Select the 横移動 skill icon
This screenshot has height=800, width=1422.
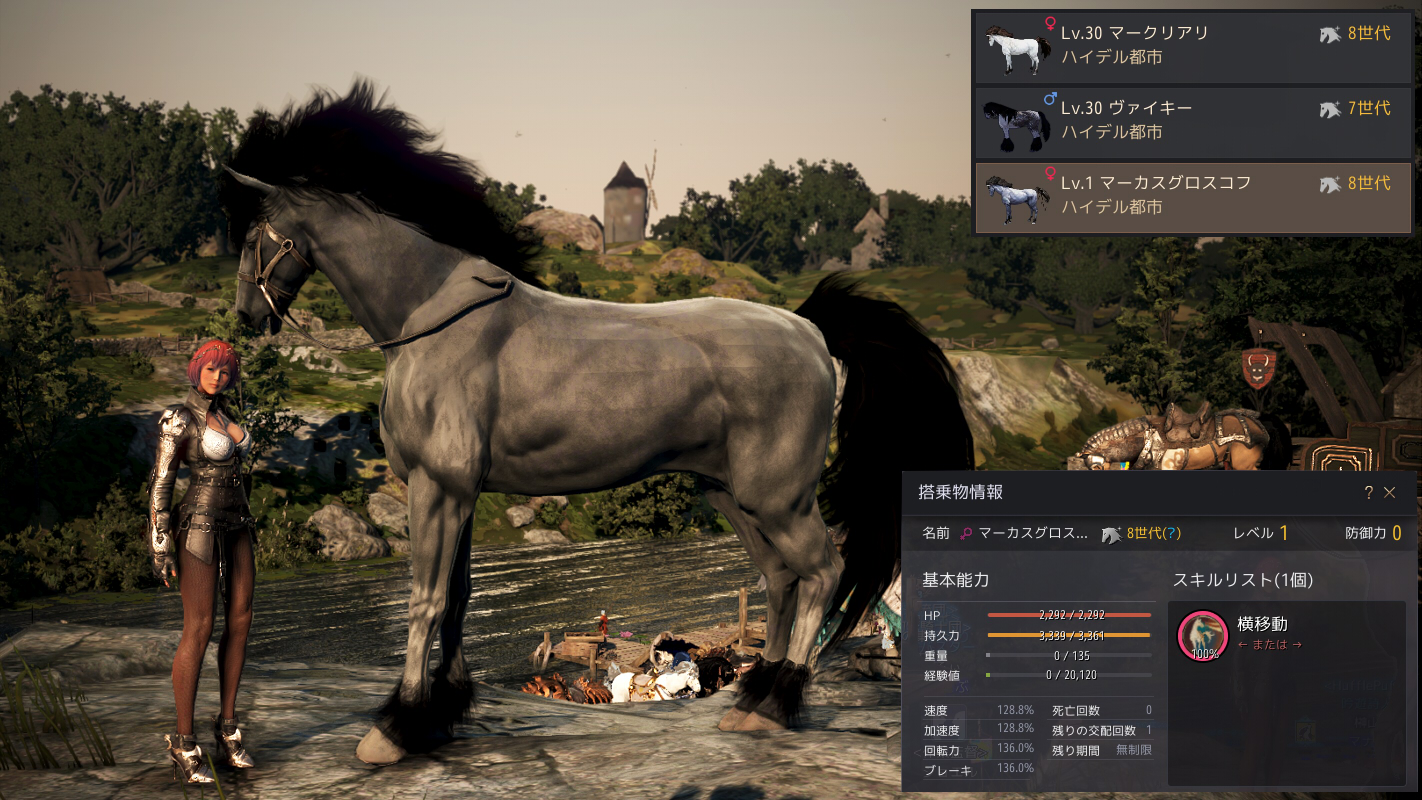[1203, 635]
